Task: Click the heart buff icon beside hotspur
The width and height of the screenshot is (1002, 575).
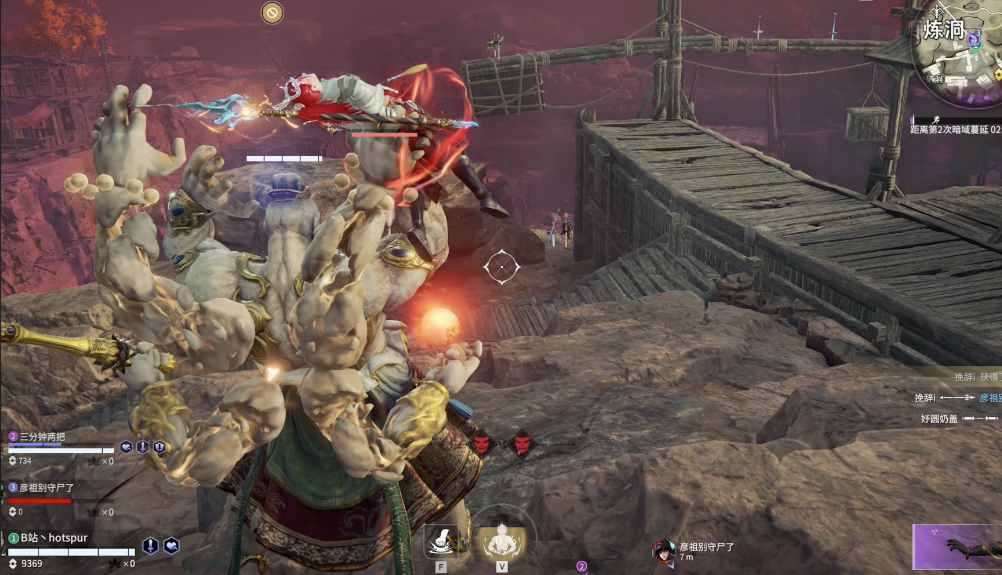Action: tap(172, 545)
